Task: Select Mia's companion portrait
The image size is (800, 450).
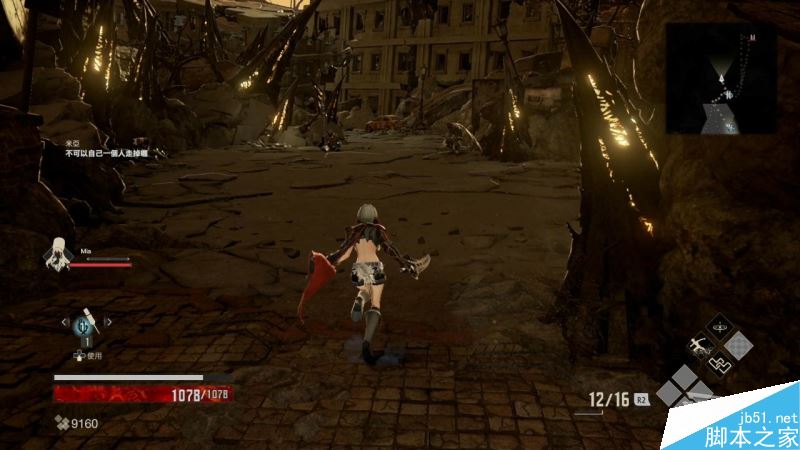Action: (x=58, y=254)
